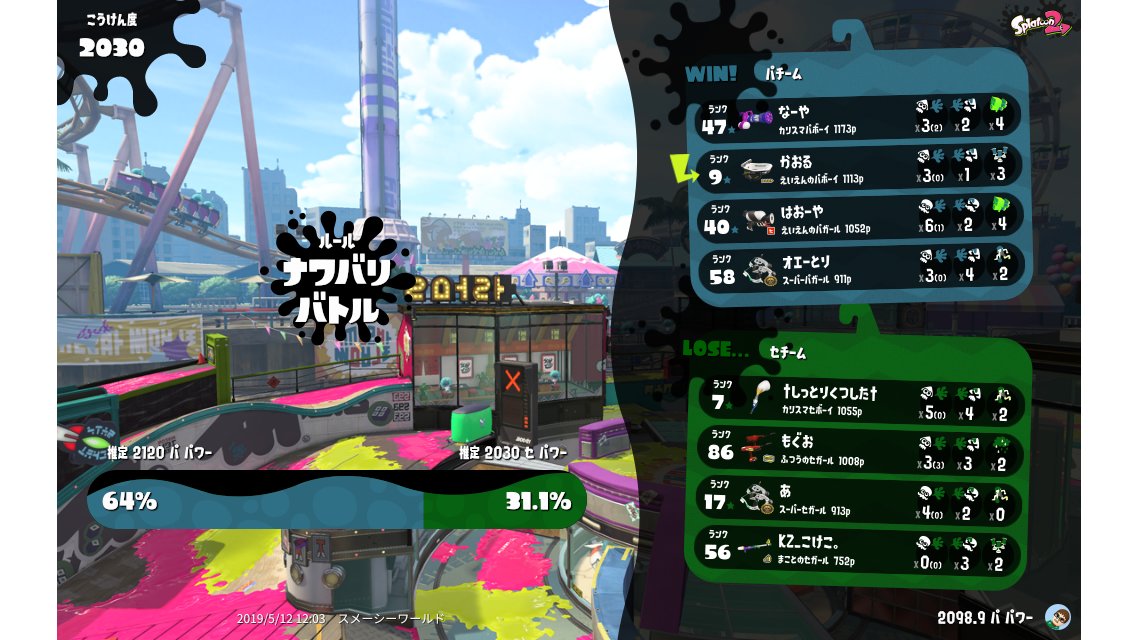The image size is (1138, 640).
Task: Open player row はおーや rank 40
Action: pyautogui.click(x=860, y=217)
